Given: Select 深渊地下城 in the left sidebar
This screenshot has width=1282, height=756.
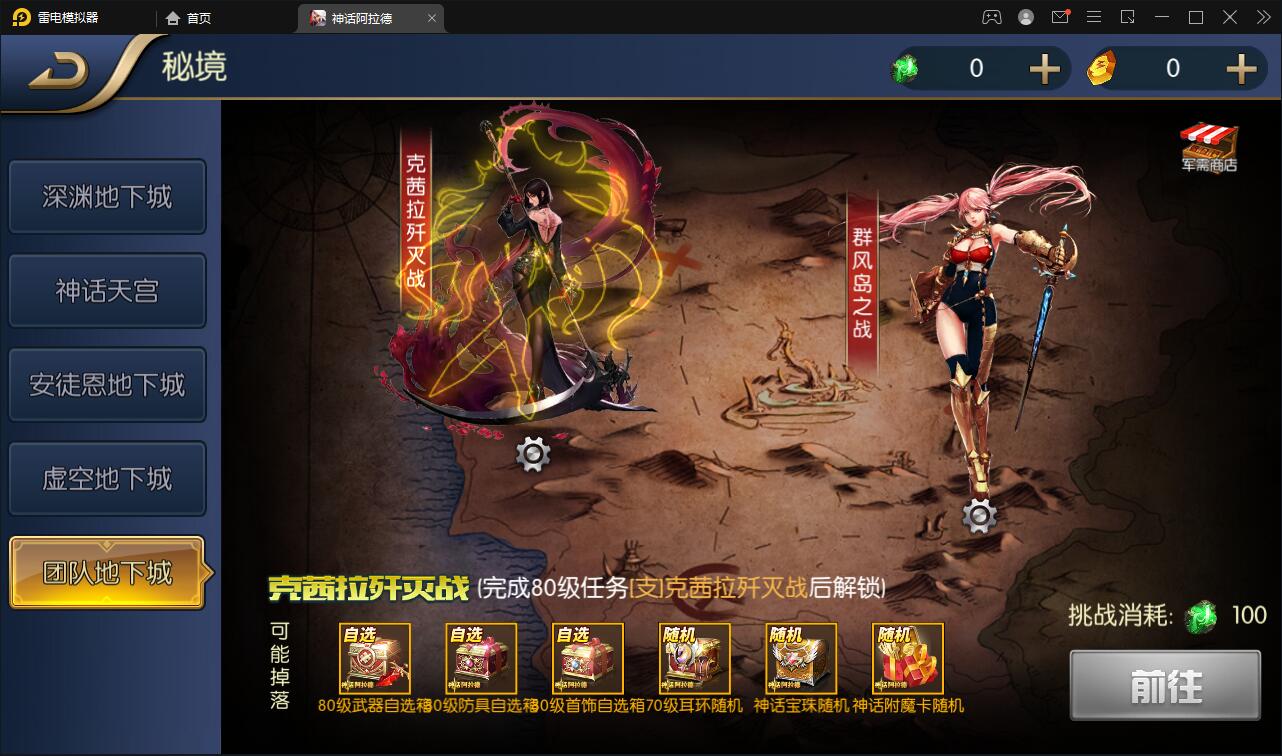Looking at the screenshot, I should click(107, 197).
